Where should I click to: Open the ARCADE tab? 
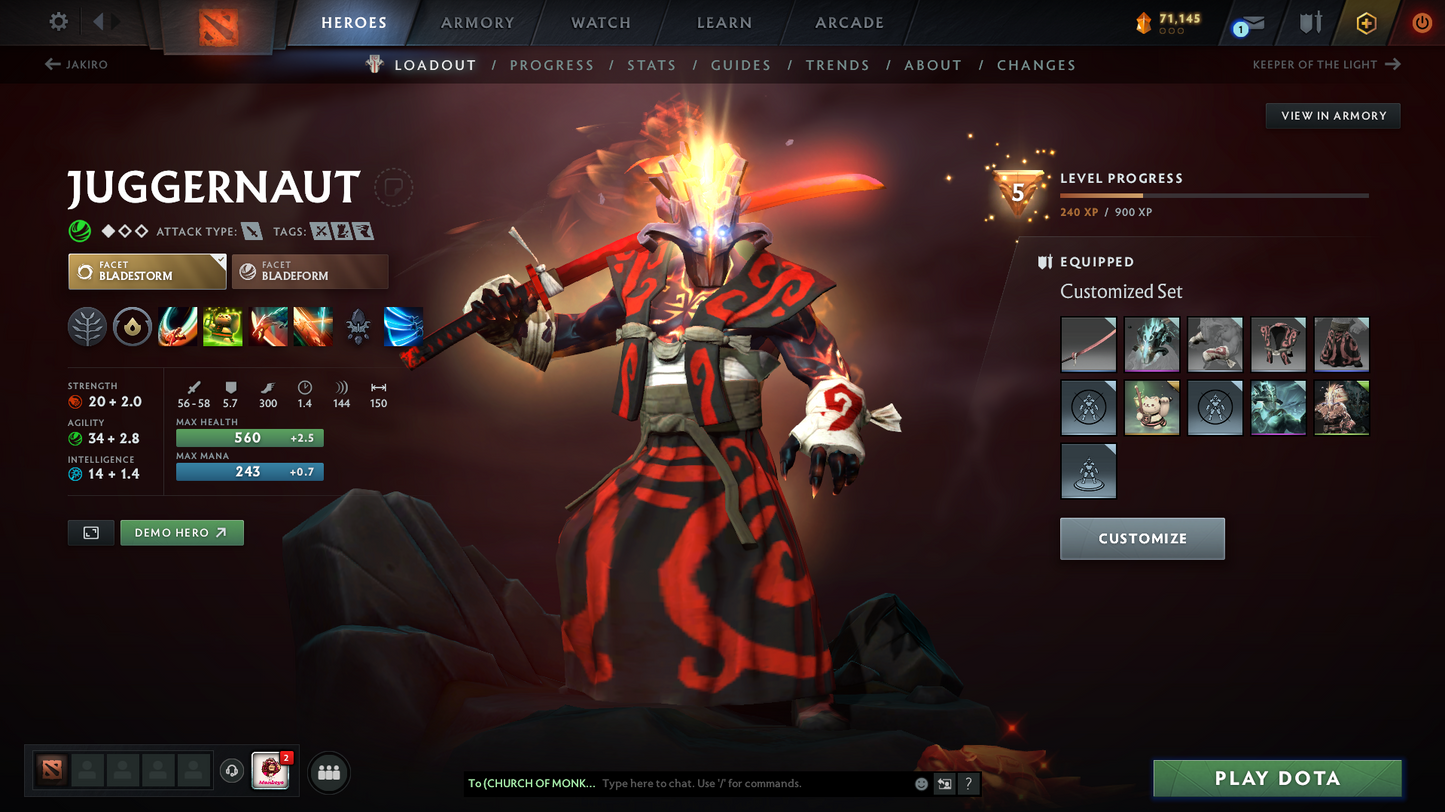[x=849, y=22]
